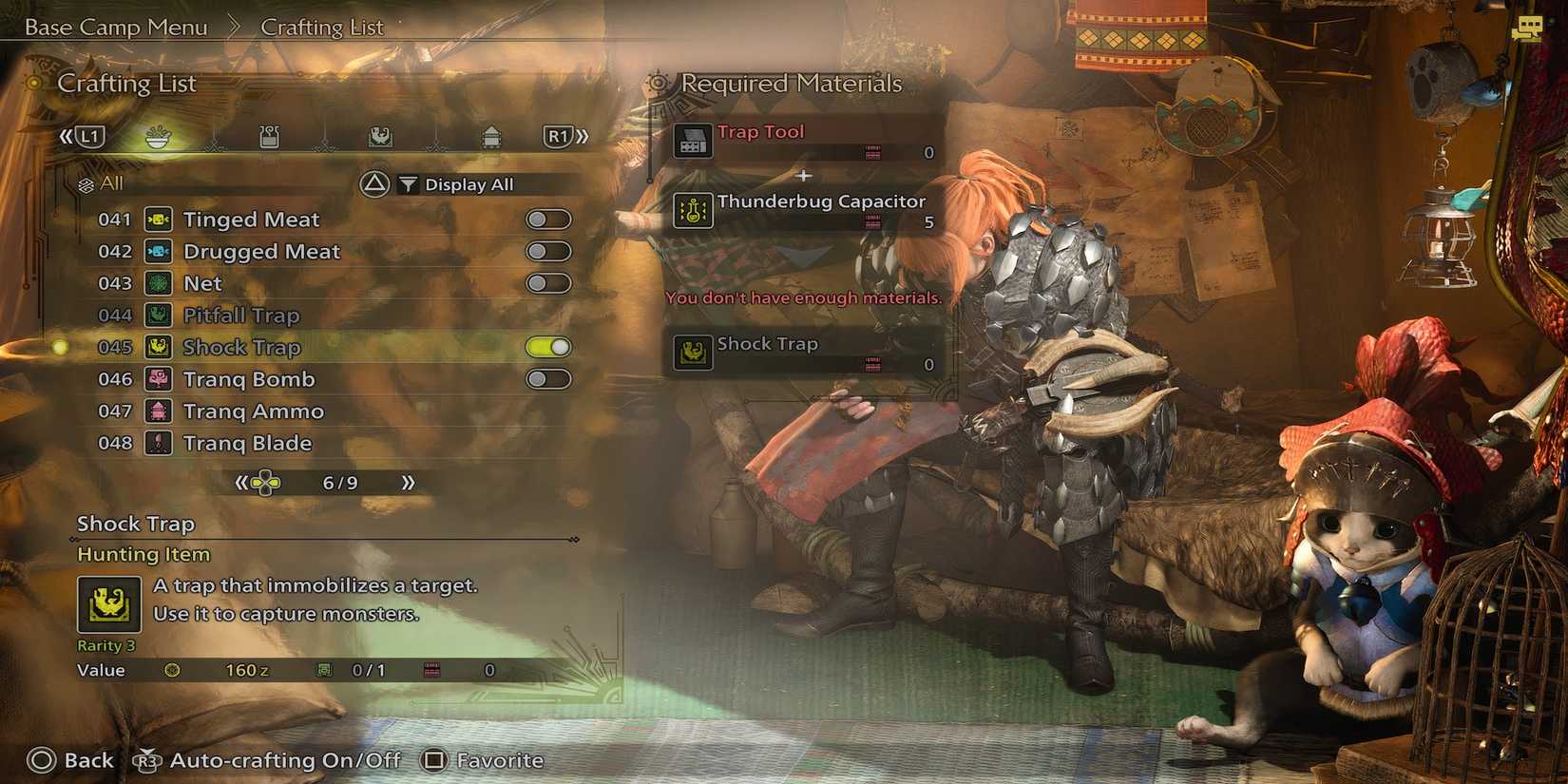Click the Thunderbug Capacitor flask icon
This screenshot has width=1568, height=784.
point(693,211)
